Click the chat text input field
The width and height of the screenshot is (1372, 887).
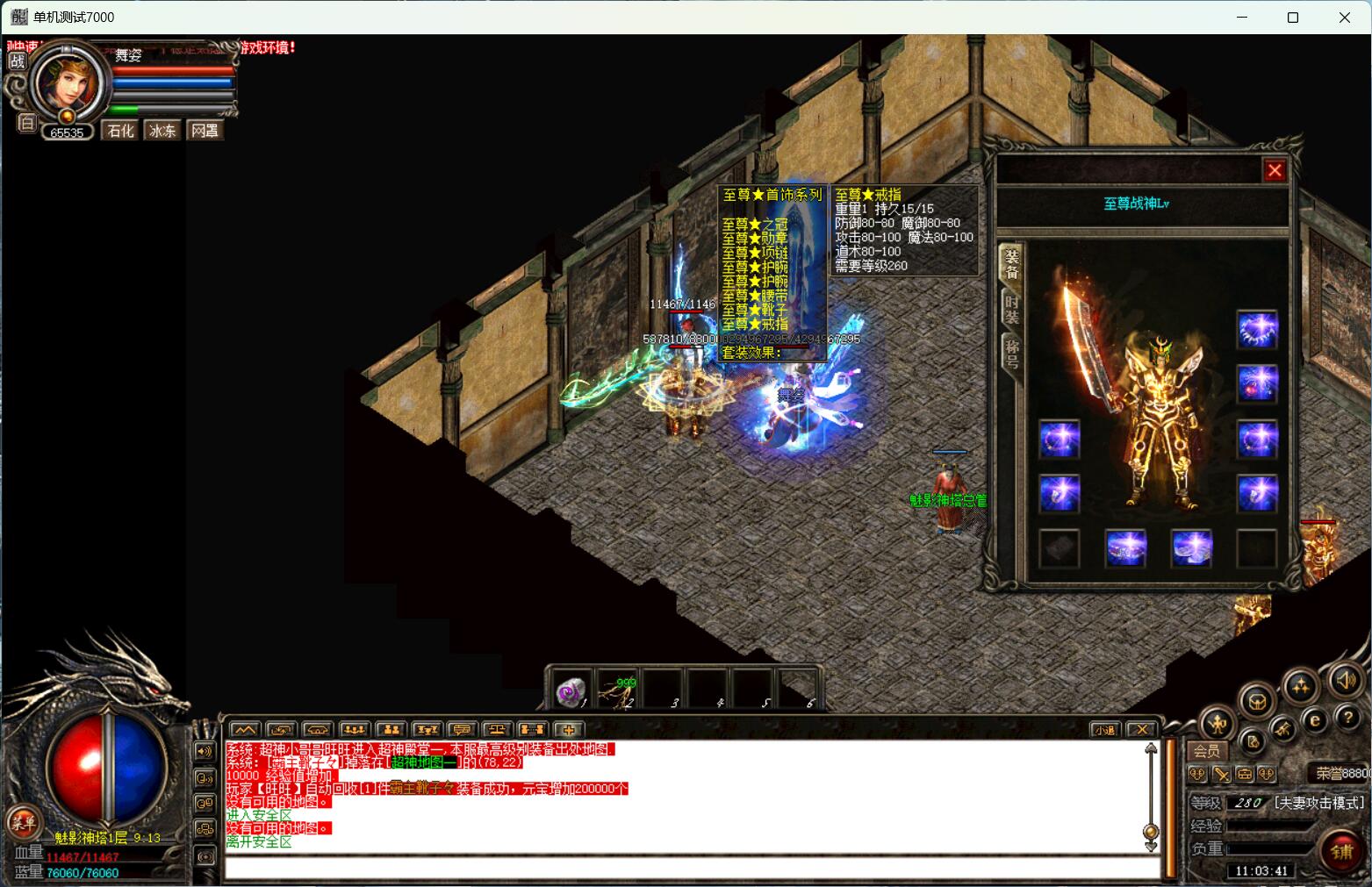[x=692, y=868]
